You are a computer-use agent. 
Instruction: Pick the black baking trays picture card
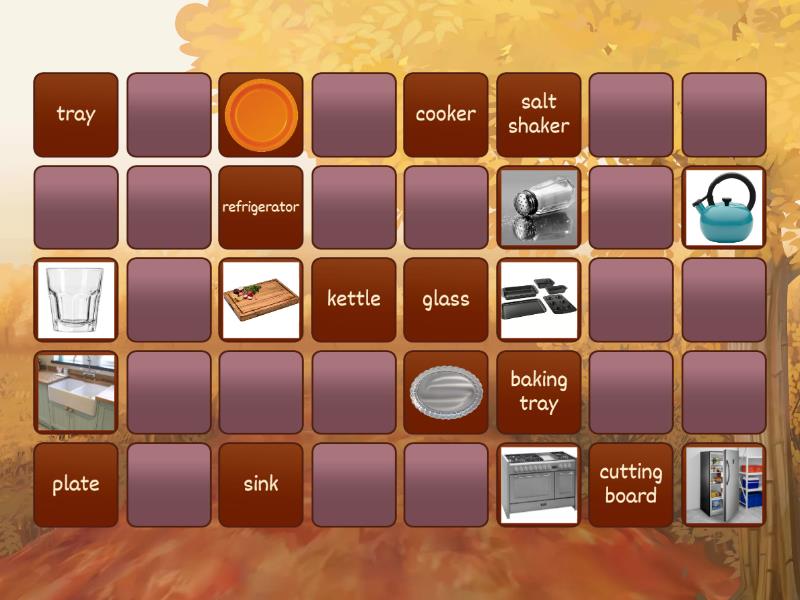tap(539, 299)
